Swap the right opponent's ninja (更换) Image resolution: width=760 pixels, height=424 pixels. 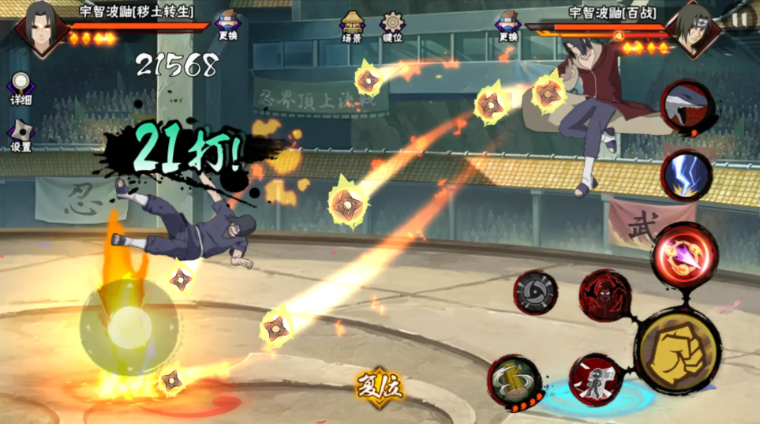click(x=507, y=24)
